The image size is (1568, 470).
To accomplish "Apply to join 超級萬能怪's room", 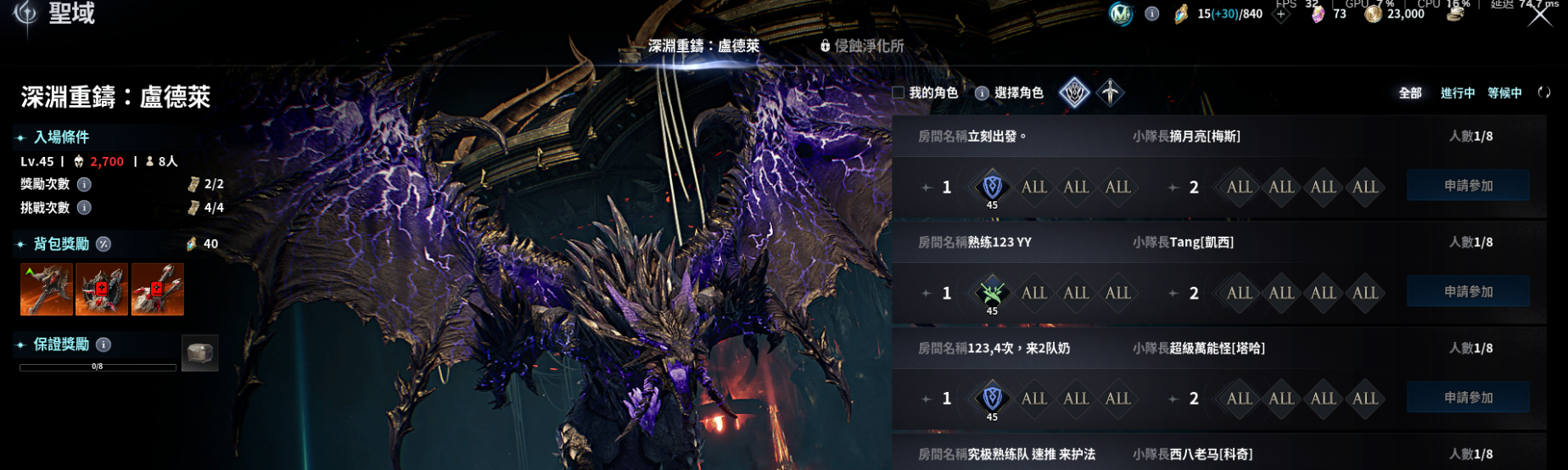I will [1468, 398].
